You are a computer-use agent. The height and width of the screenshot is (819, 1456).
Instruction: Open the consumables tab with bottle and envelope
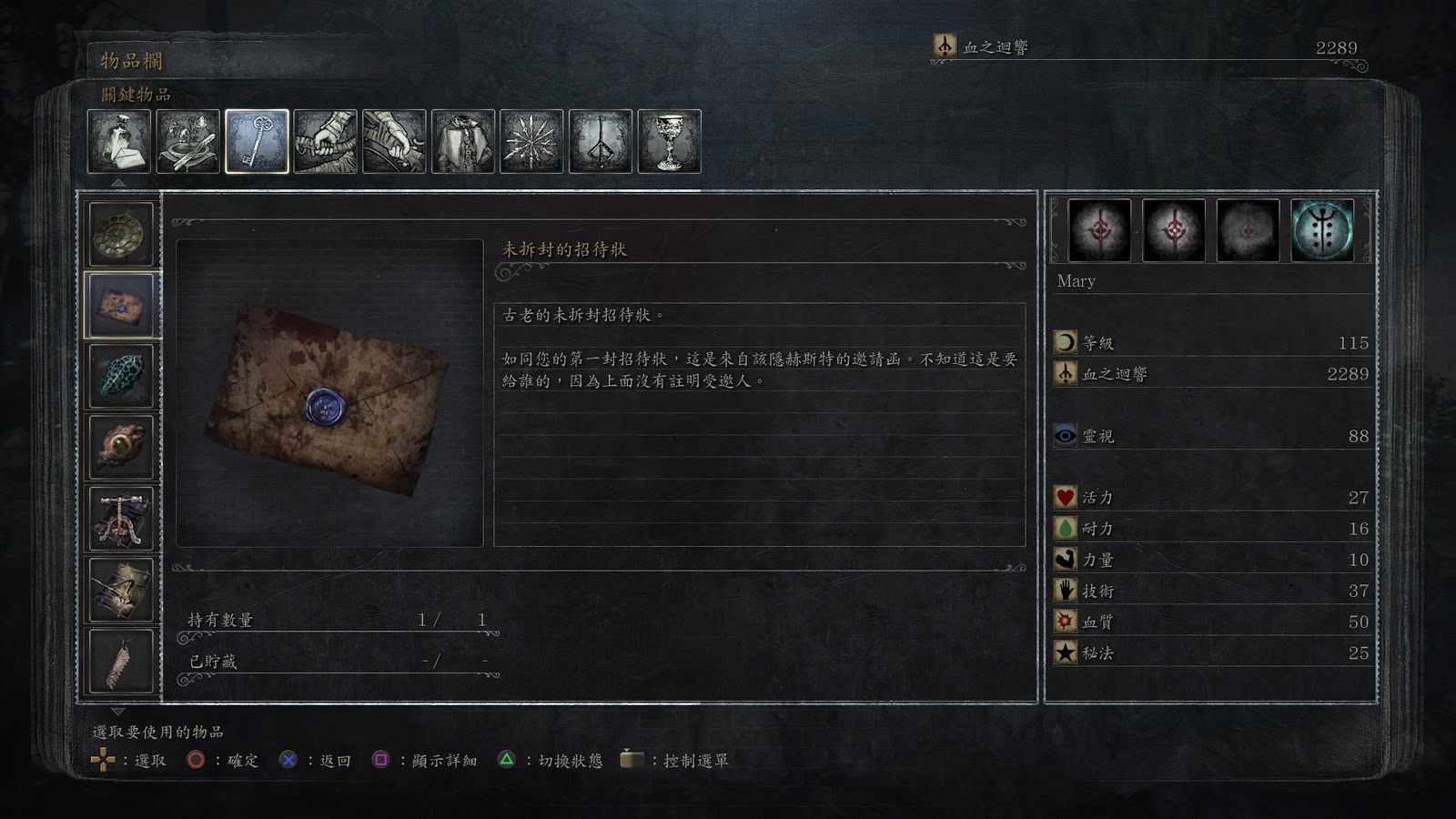[x=119, y=142]
